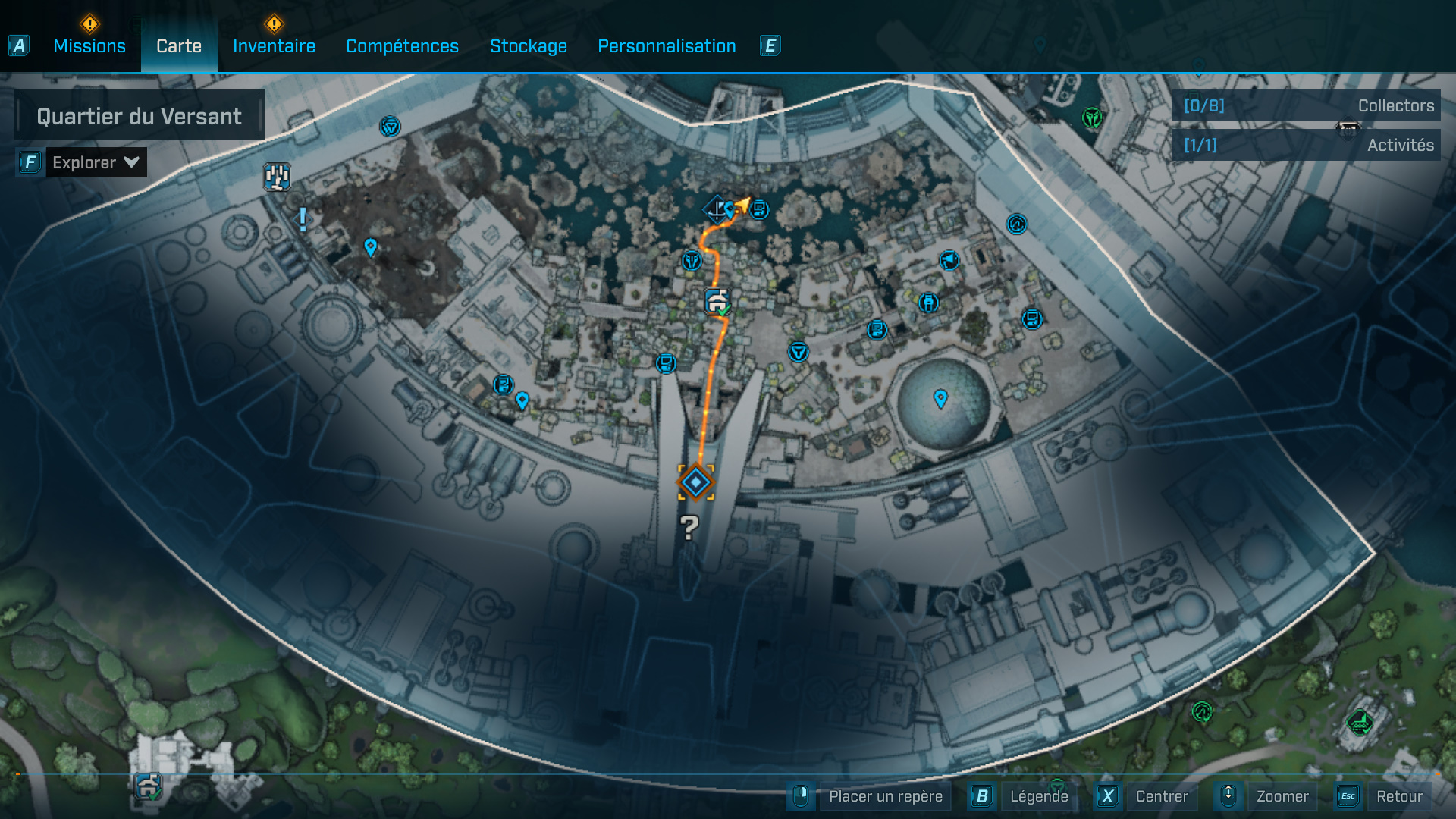The height and width of the screenshot is (819, 1456).
Task: Open the Stockage menu
Action: [529, 46]
